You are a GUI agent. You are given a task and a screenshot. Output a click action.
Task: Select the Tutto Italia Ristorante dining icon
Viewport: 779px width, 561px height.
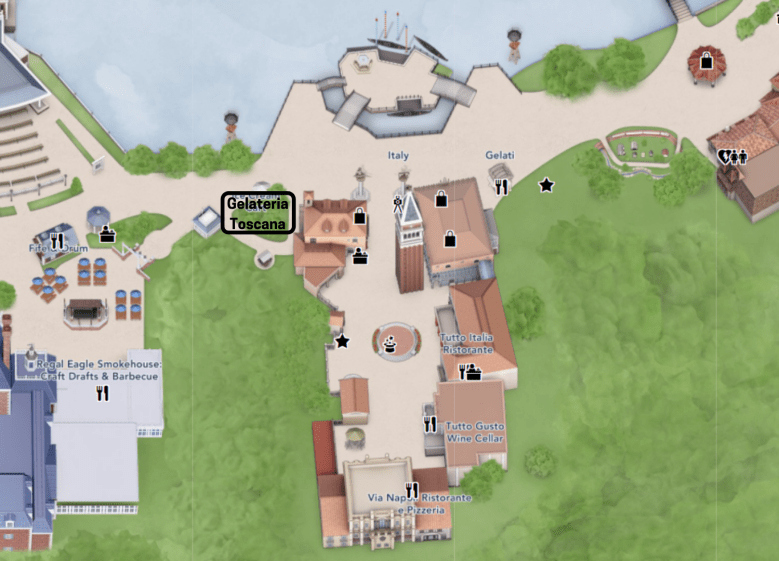point(462,372)
